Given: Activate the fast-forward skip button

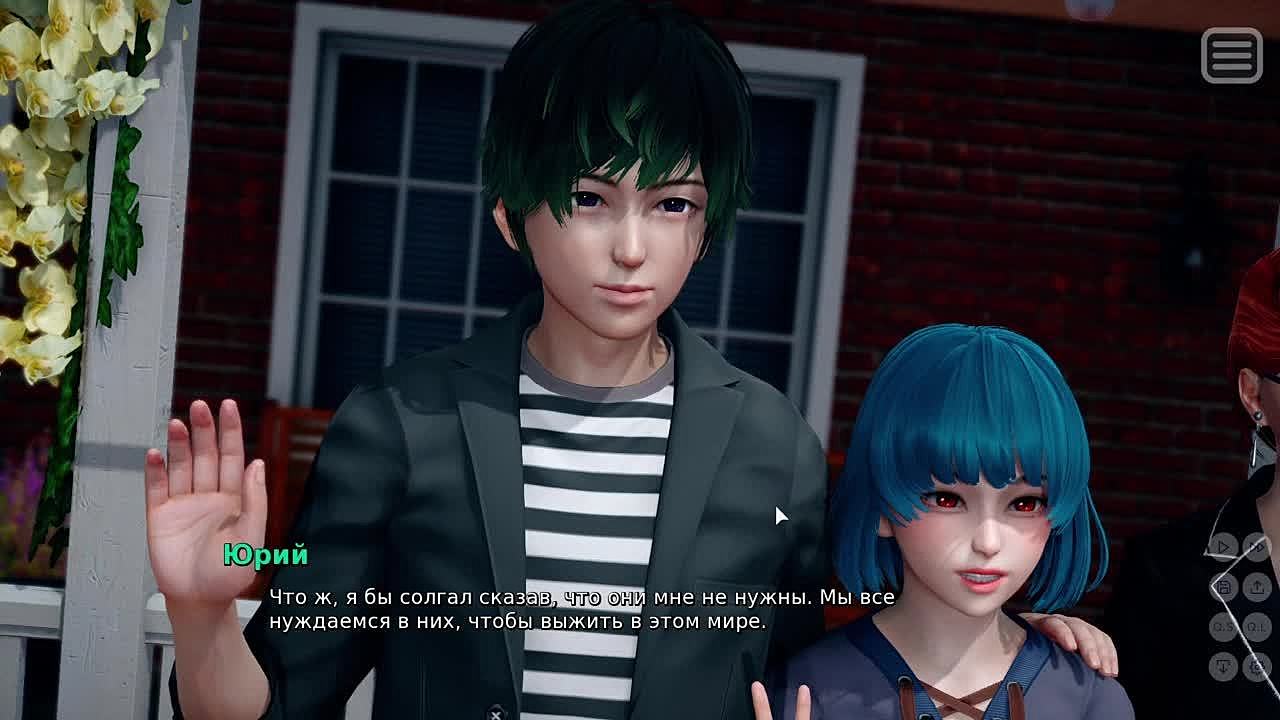Looking at the screenshot, I should click(x=1257, y=547).
